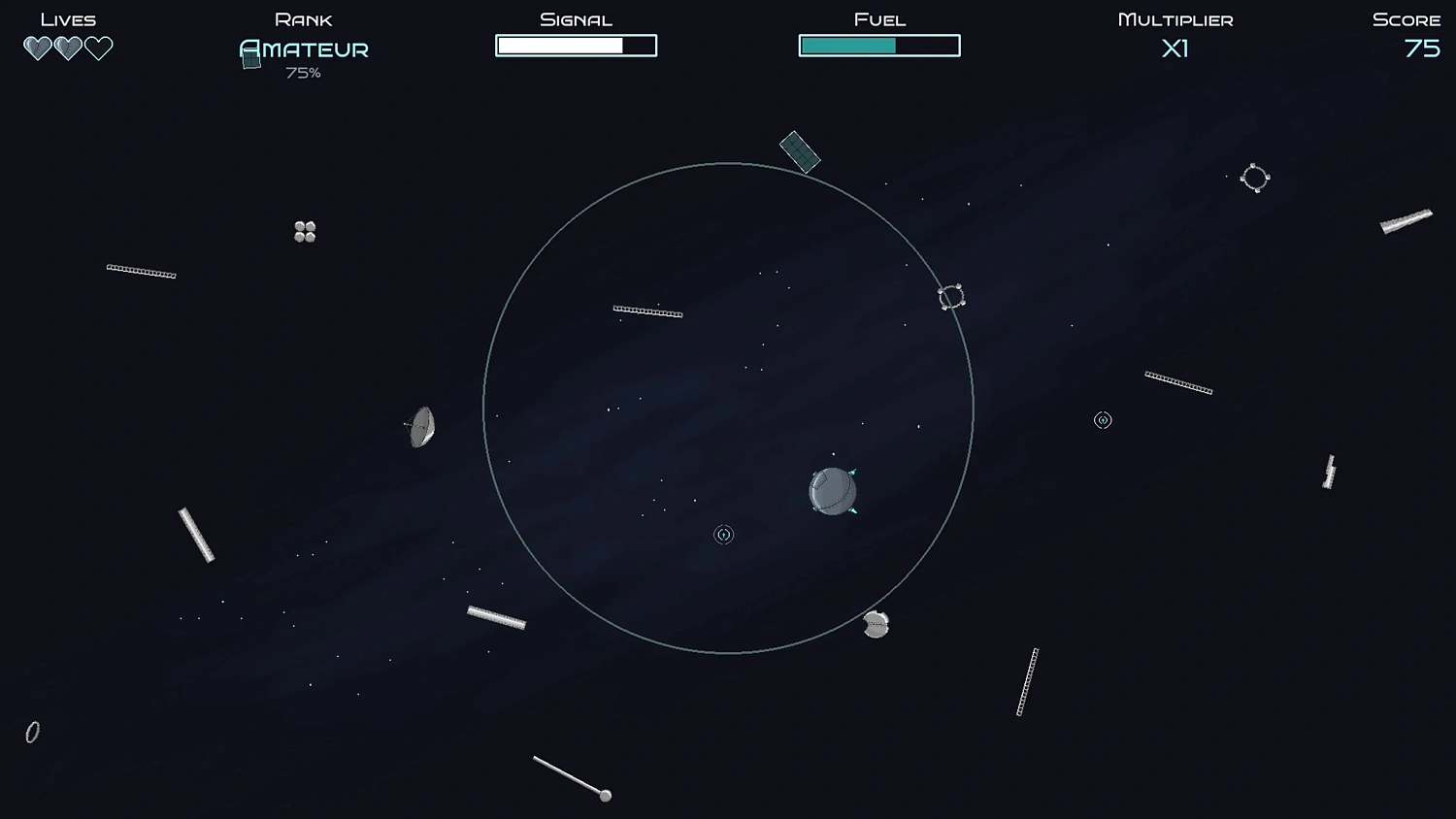
Task: Click the teal Fuel gauge bar
Action: tap(849, 45)
